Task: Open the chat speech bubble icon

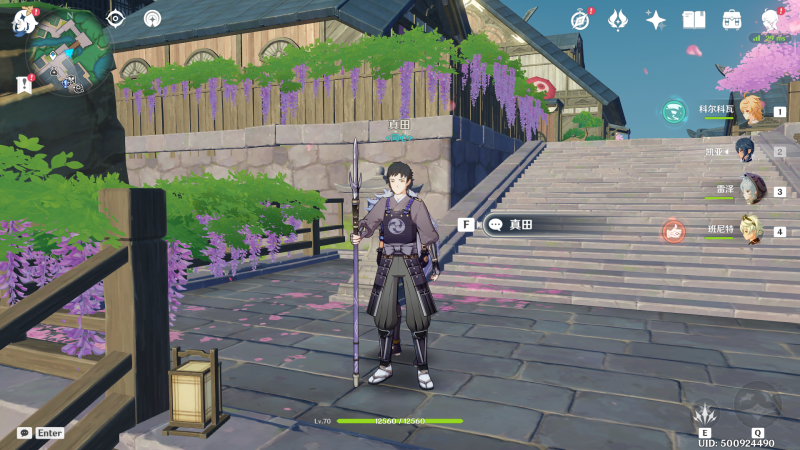Action: pyautogui.click(x=24, y=433)
